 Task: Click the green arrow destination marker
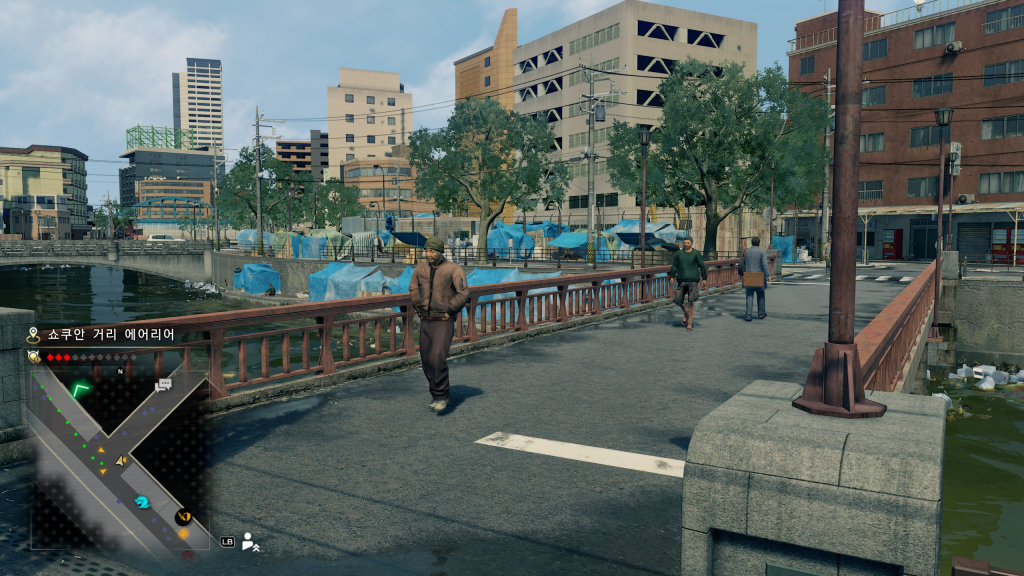coord(80,388)
